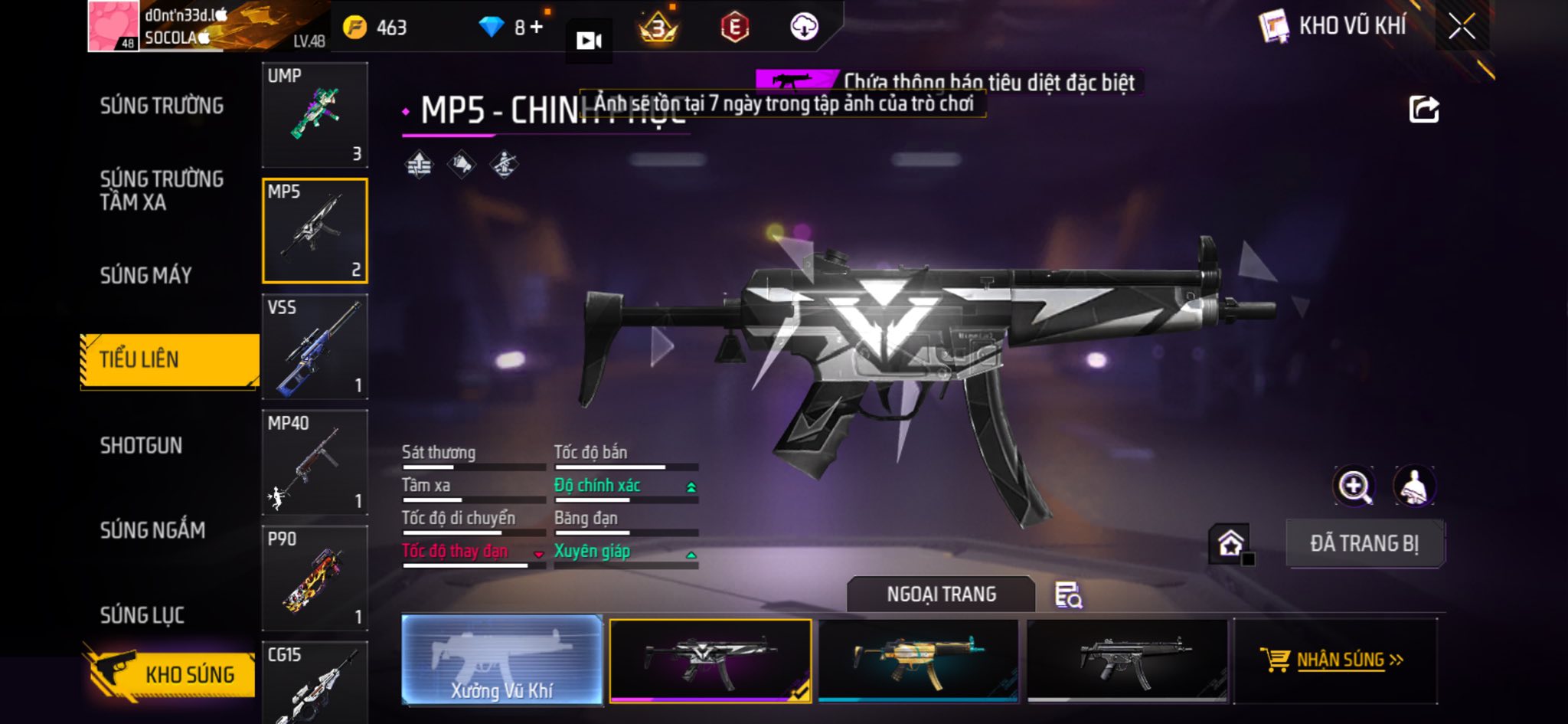Open the Súng Lục category
Image resolution: width=1568 pixels, height=724 pixels.
click(142, 614)
